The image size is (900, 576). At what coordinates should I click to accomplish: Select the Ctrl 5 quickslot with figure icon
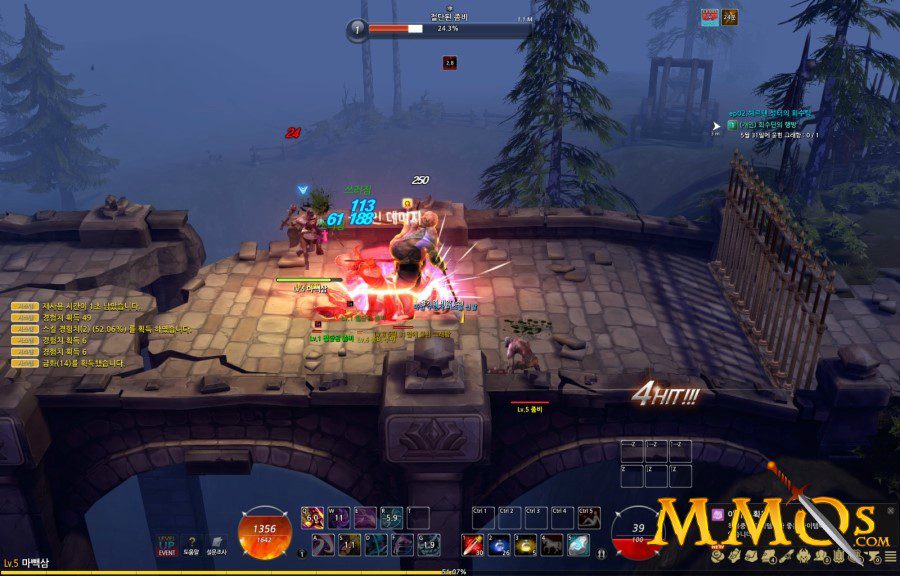pyautogui.click(x=589, y=518)
